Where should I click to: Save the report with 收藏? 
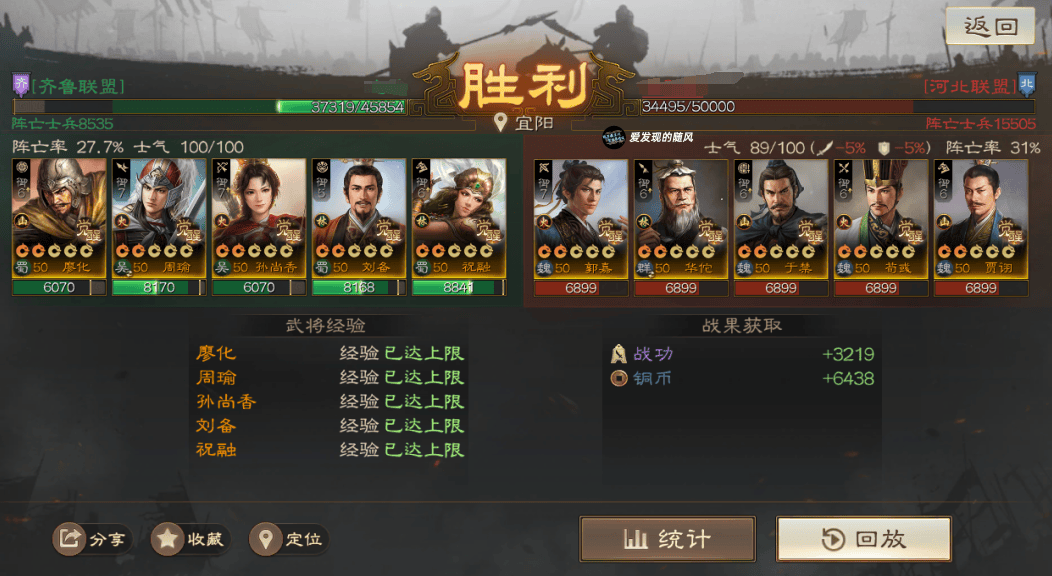[190, 540]
